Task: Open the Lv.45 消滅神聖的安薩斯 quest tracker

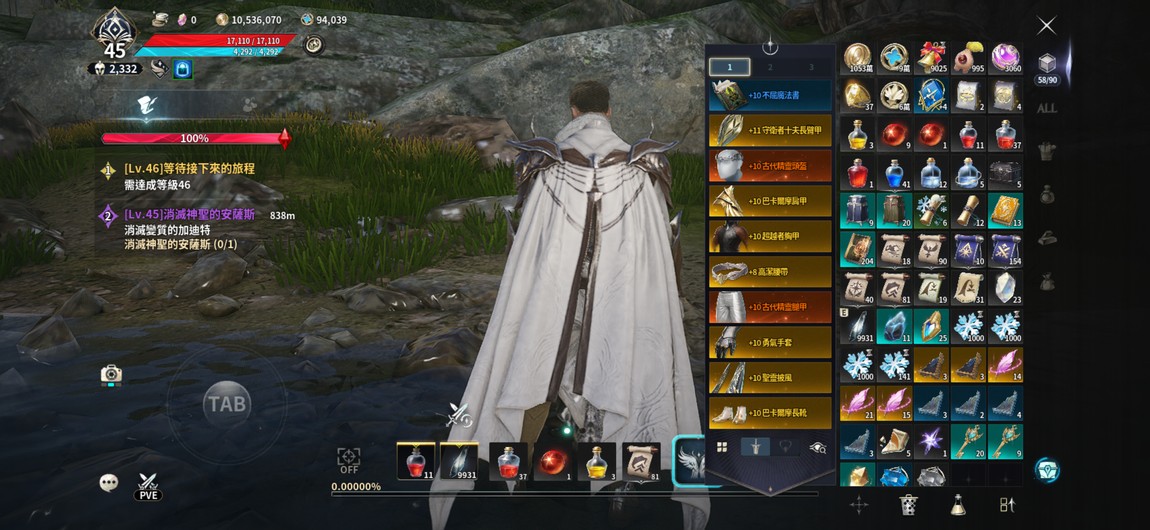Action: tap(190, 215)
